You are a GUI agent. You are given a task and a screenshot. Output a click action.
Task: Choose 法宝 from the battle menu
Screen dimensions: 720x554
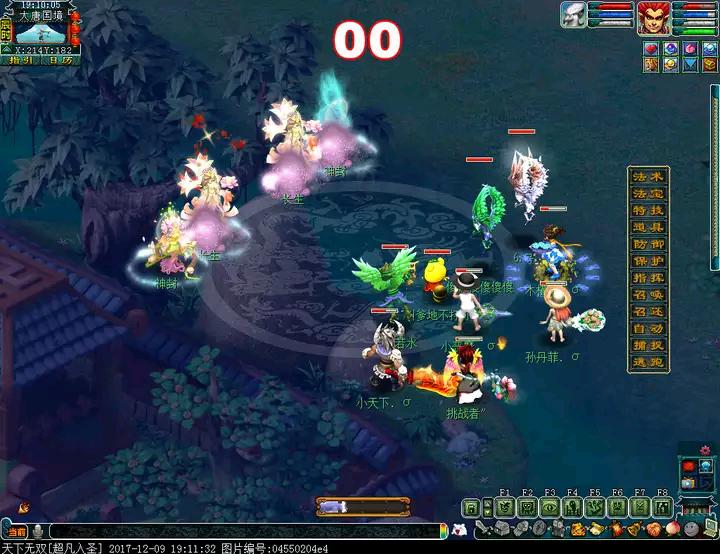tap(648, 194)
